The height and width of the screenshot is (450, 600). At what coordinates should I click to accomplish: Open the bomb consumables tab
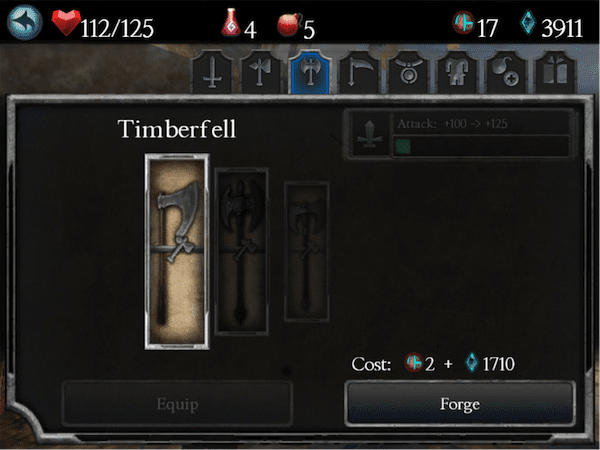[503, 72]
